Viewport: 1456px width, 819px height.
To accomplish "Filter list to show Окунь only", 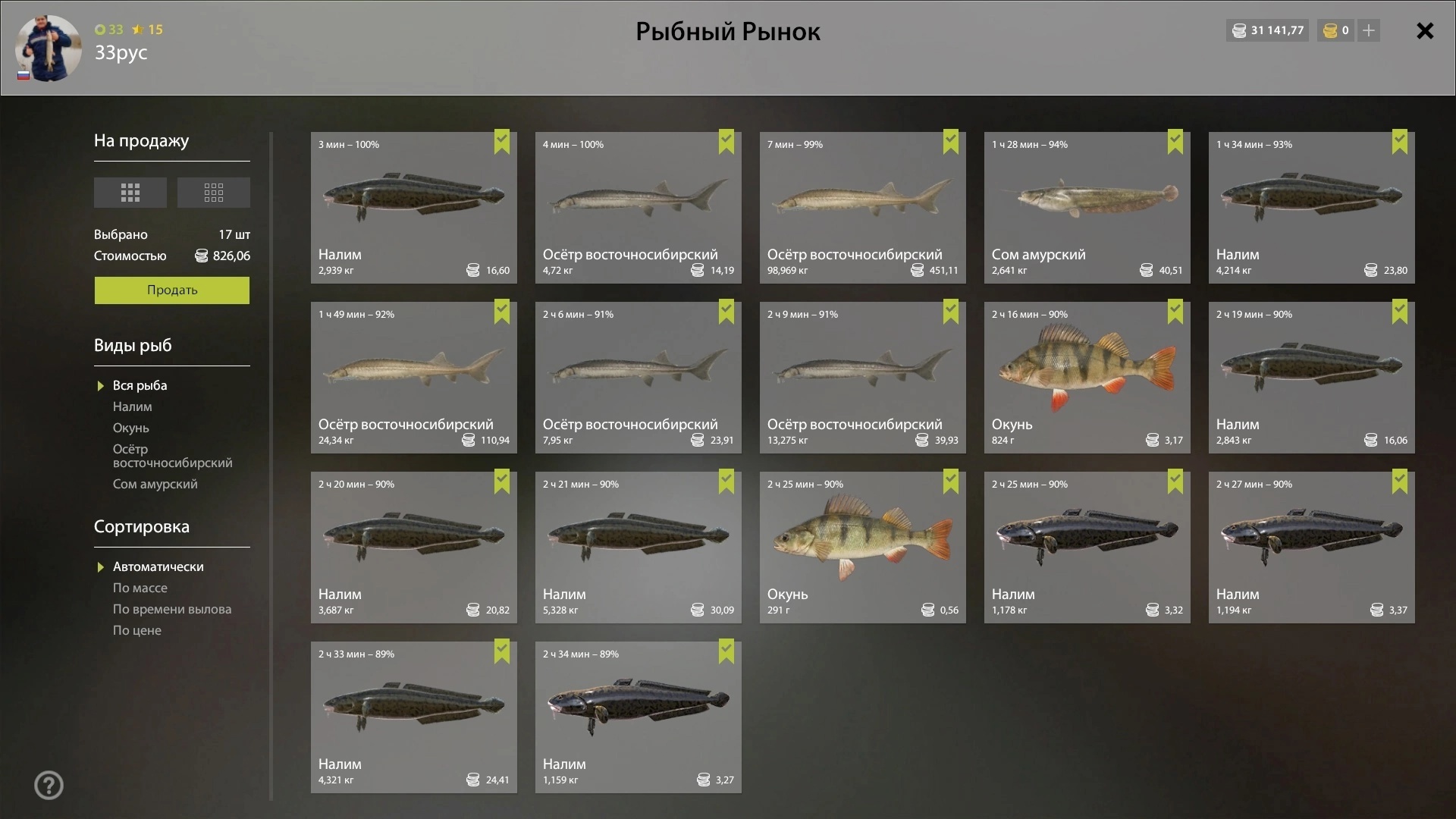I will click(131, 428).
